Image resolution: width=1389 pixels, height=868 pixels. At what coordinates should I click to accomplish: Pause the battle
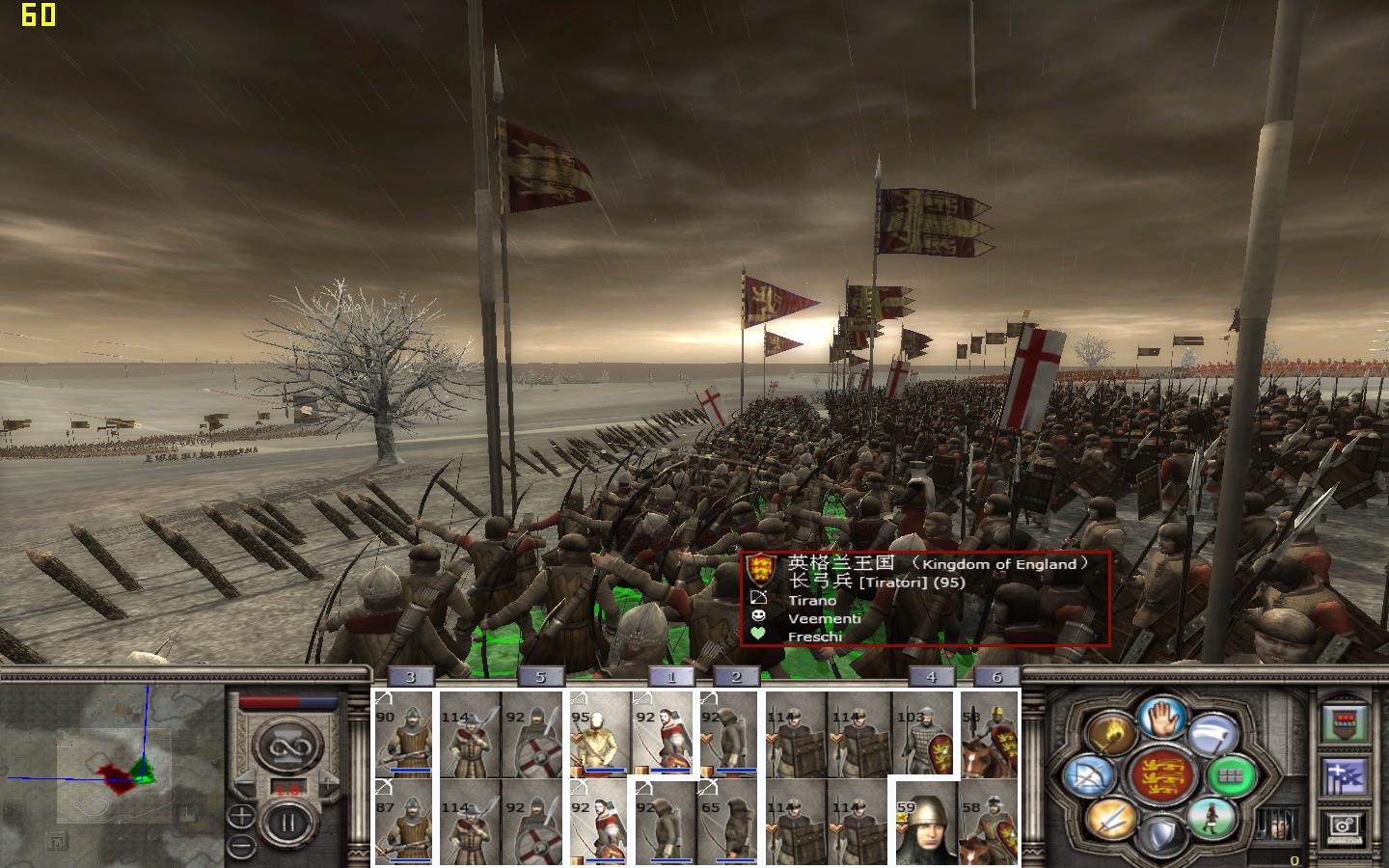pos(287,825)
